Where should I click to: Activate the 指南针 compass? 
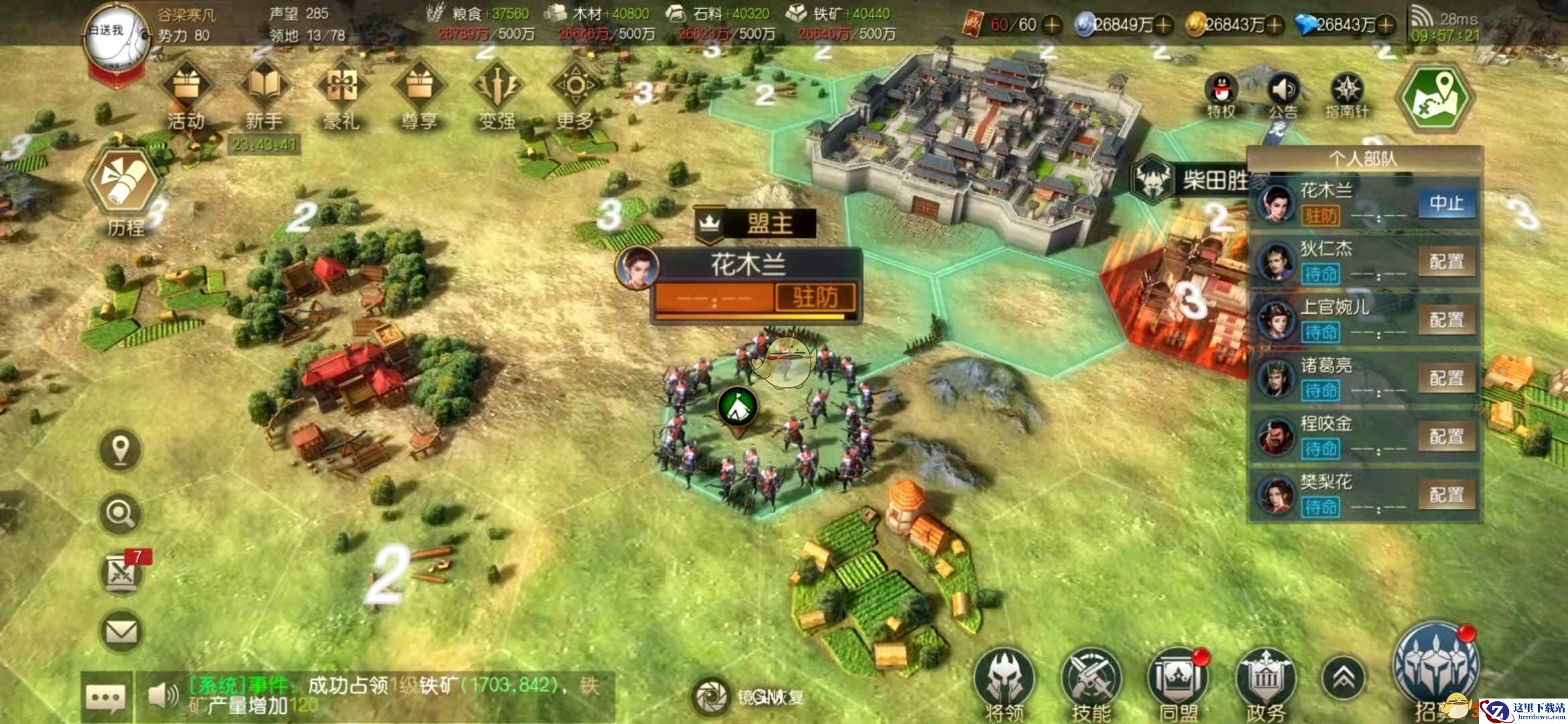tap(1346, 94)
